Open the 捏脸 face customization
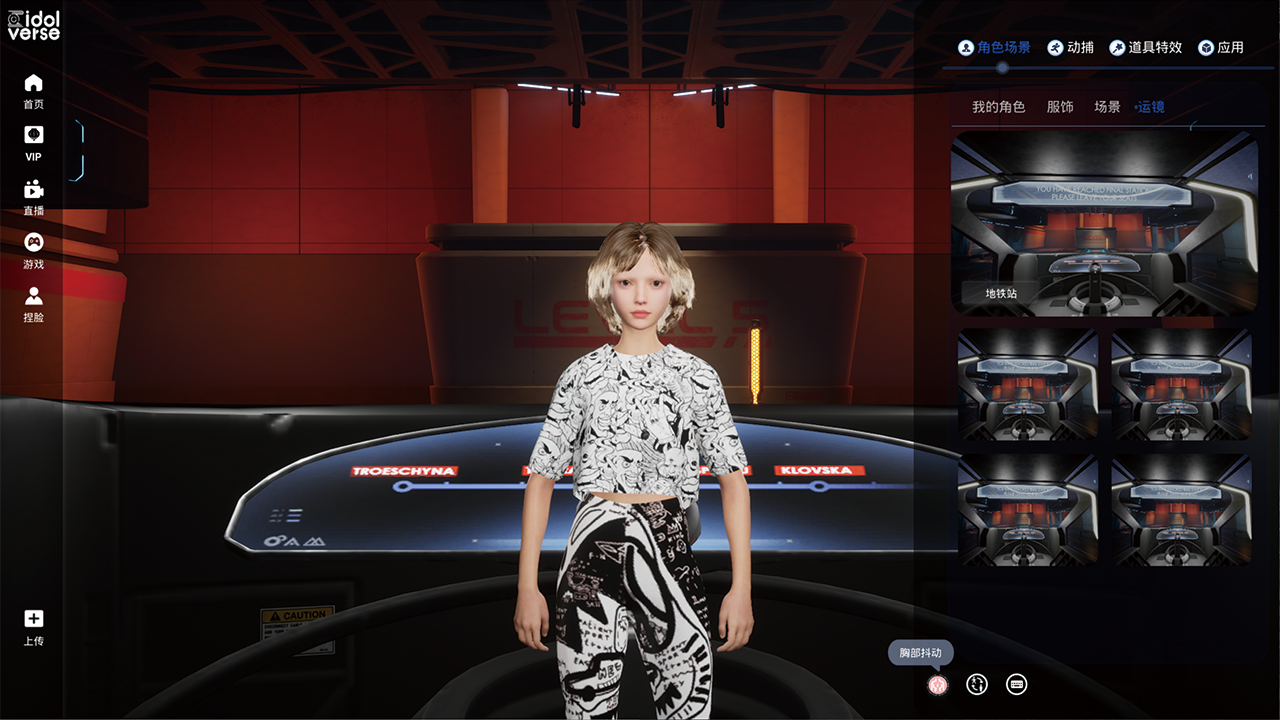This screenshot has height=720, width=1280. [x=34, y=303]
